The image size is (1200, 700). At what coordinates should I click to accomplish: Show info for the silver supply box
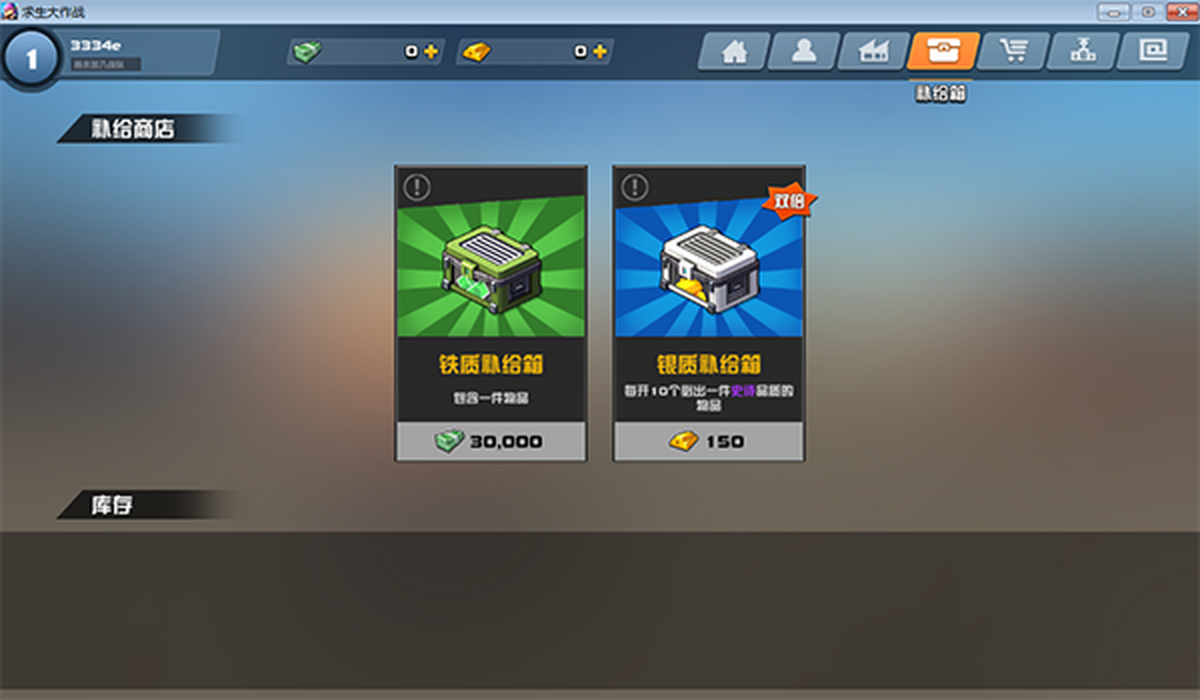click(x=634, y=187)
